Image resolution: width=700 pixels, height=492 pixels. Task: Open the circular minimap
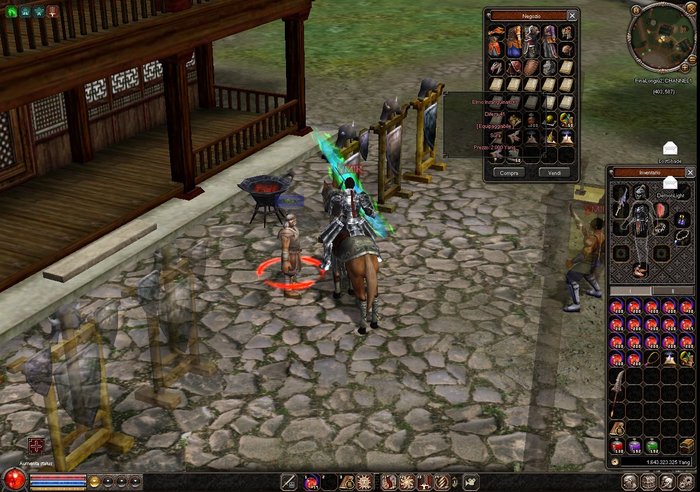(x=662, y=36)
